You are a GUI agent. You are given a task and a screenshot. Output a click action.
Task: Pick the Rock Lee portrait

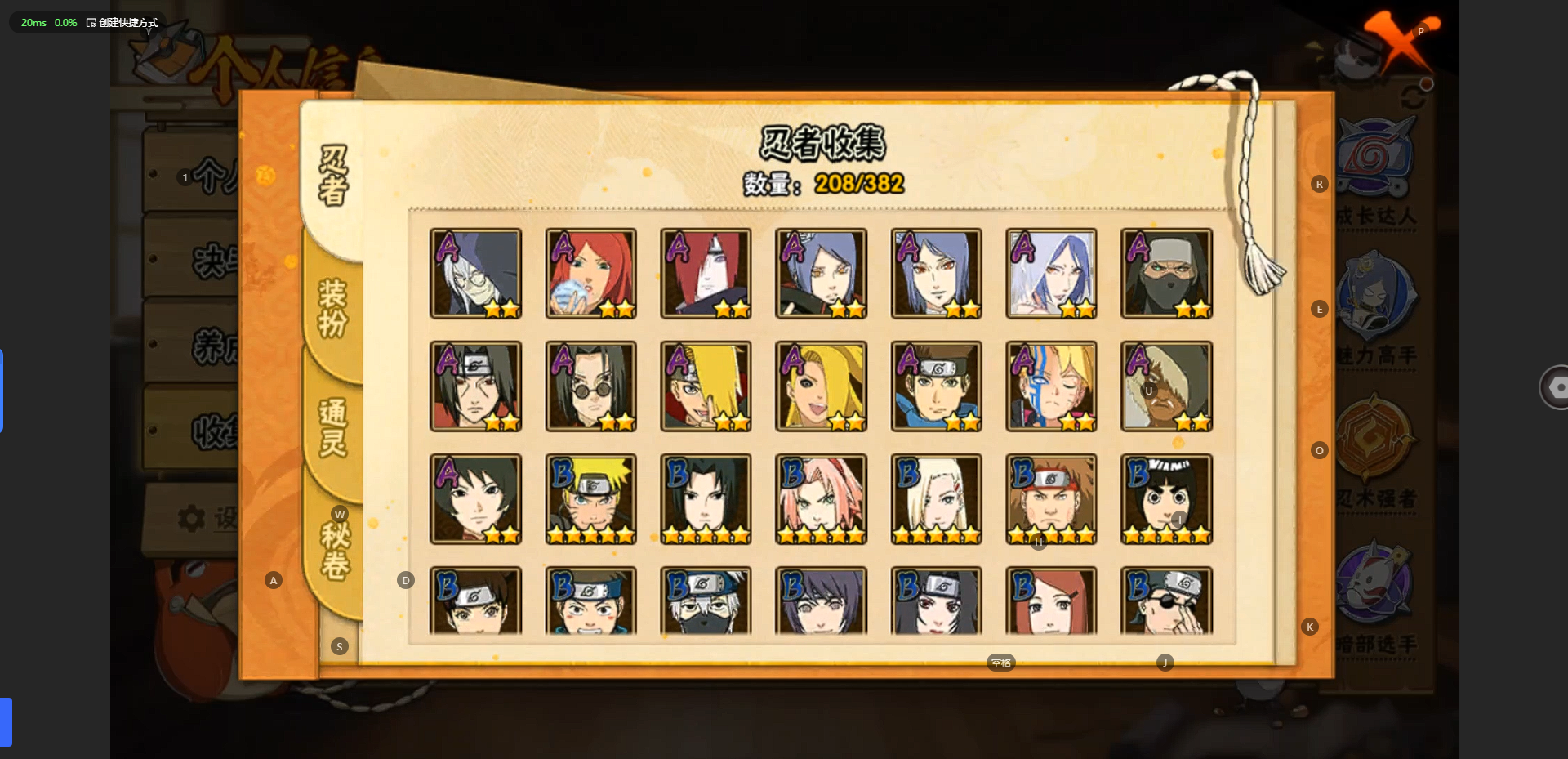1166,499
